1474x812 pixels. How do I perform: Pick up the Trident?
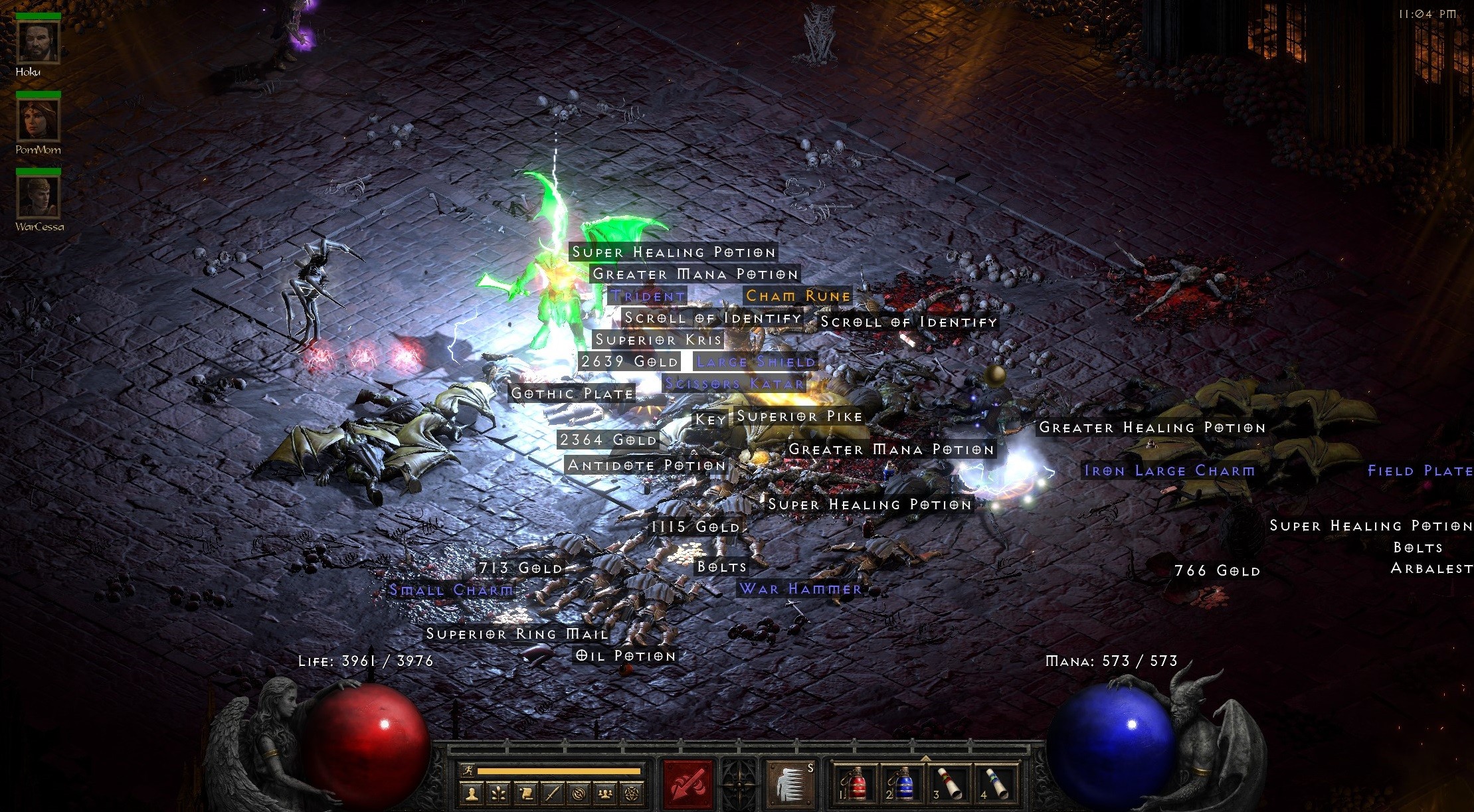647,295
